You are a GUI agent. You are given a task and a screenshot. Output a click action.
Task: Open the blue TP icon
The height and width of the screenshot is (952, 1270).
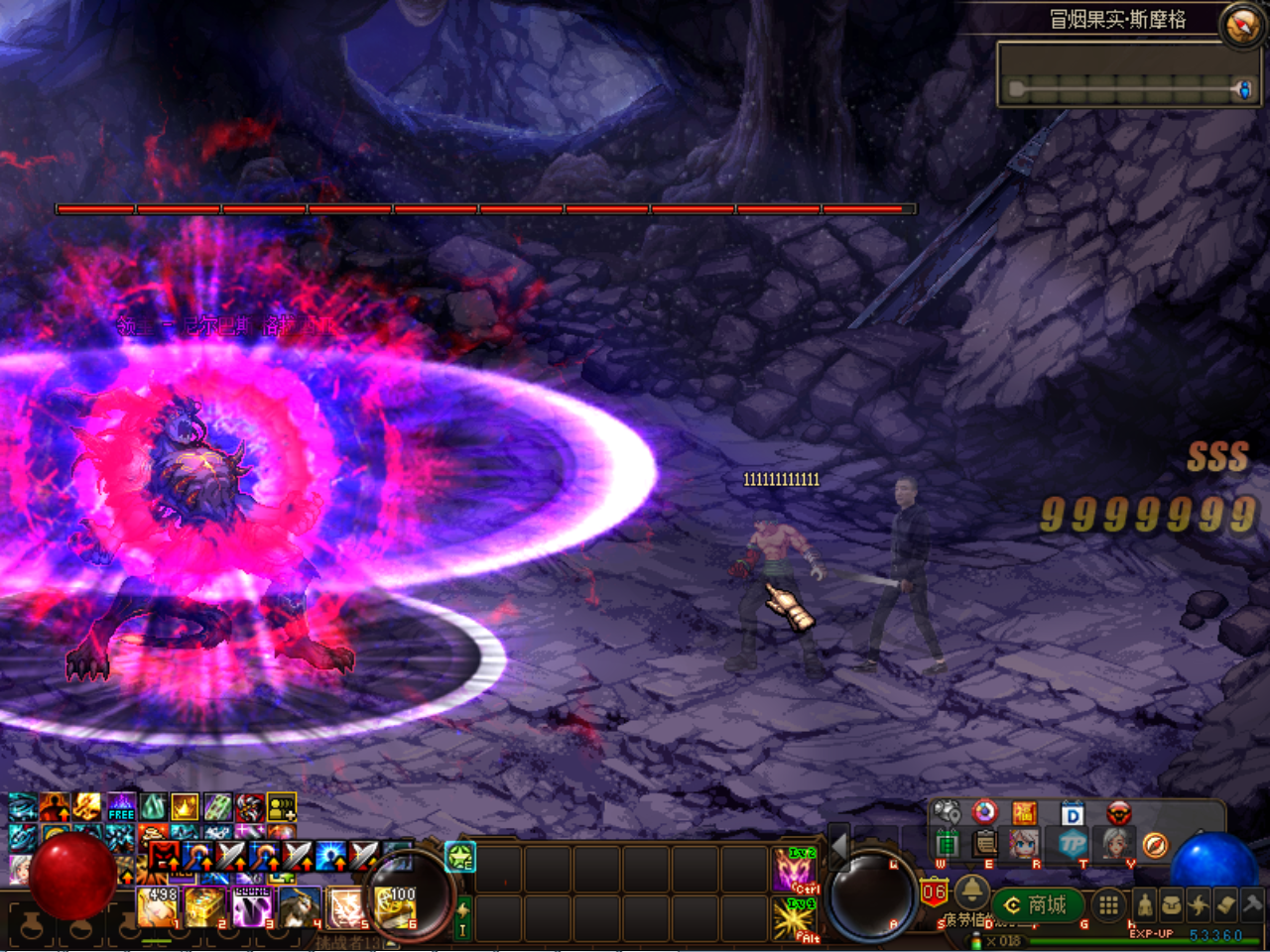coord(1073,844)
